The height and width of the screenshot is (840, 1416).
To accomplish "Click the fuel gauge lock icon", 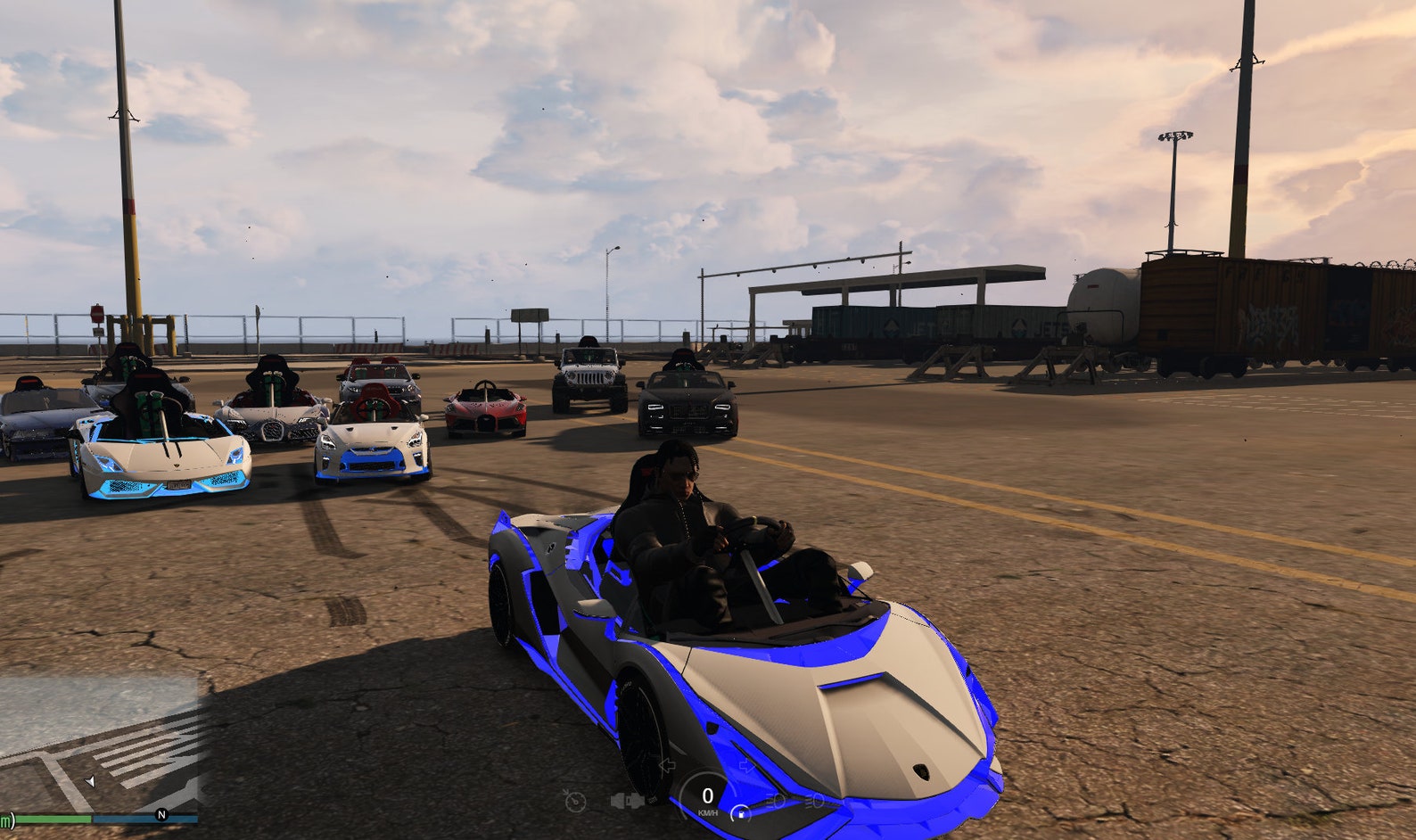I will click(x=740, y=815).
